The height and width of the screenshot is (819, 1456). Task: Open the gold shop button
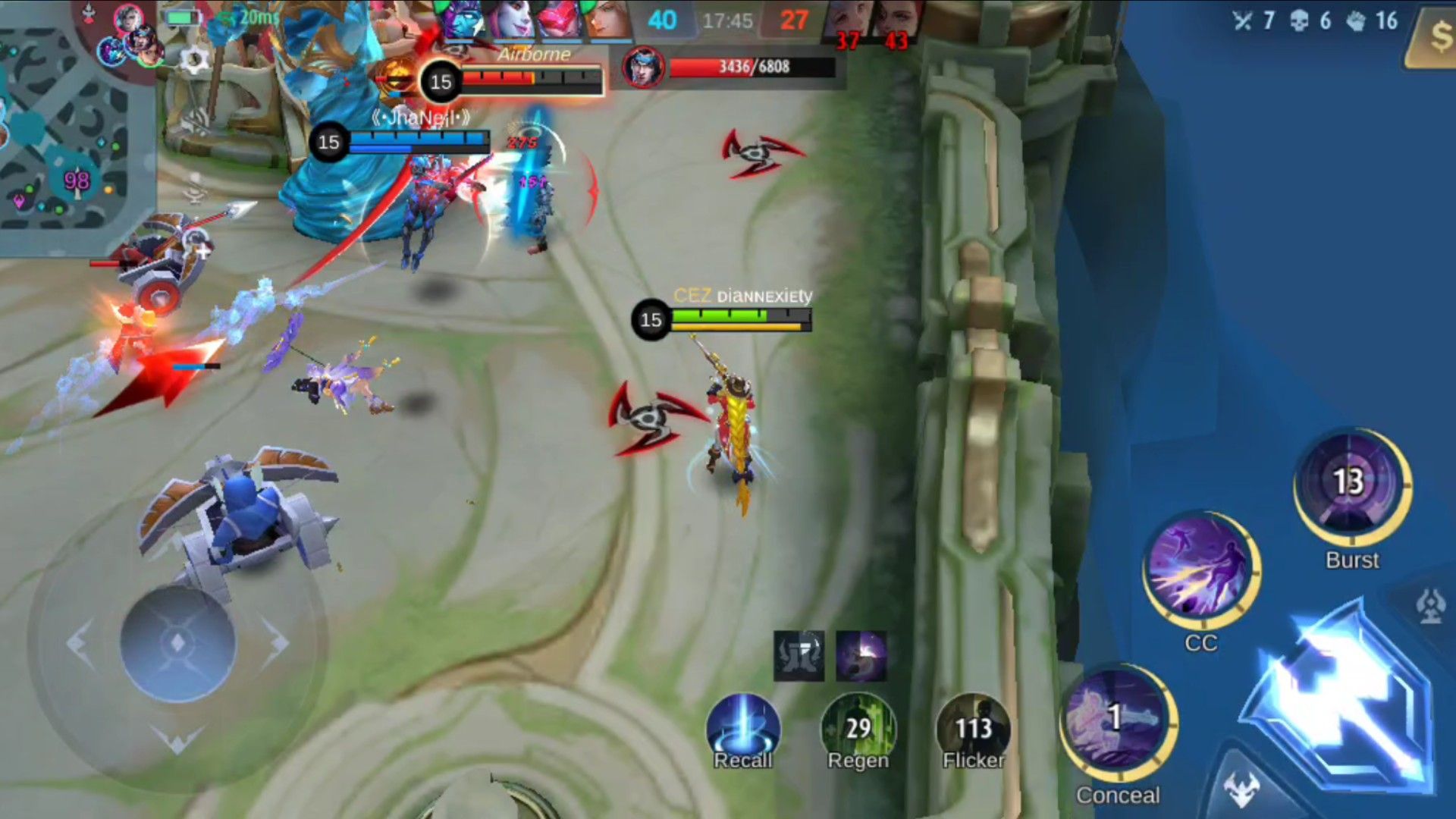(x=1436, y=36)
